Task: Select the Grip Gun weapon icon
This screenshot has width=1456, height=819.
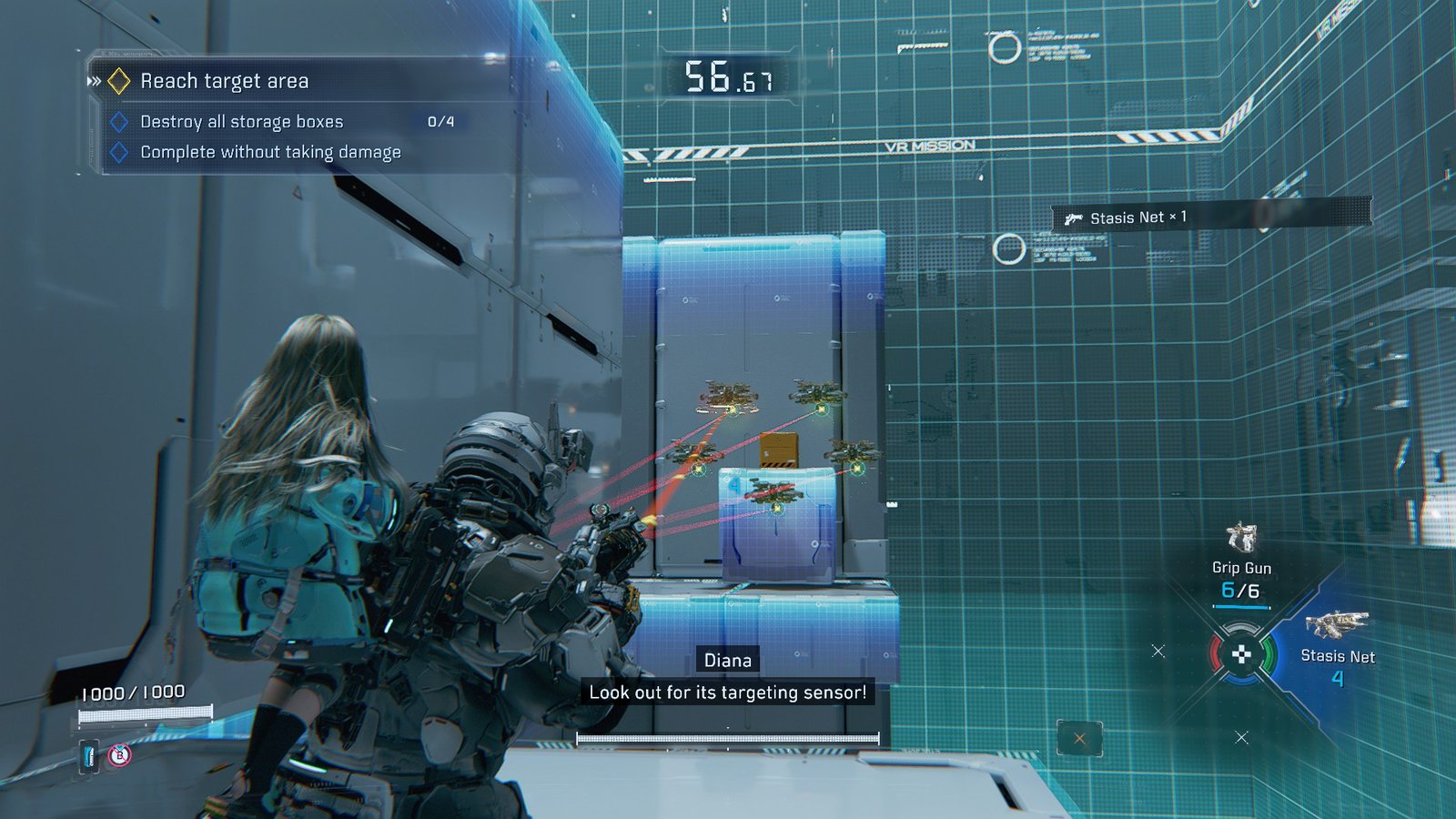Action: pyautogui.click(x=1241, y=538)
